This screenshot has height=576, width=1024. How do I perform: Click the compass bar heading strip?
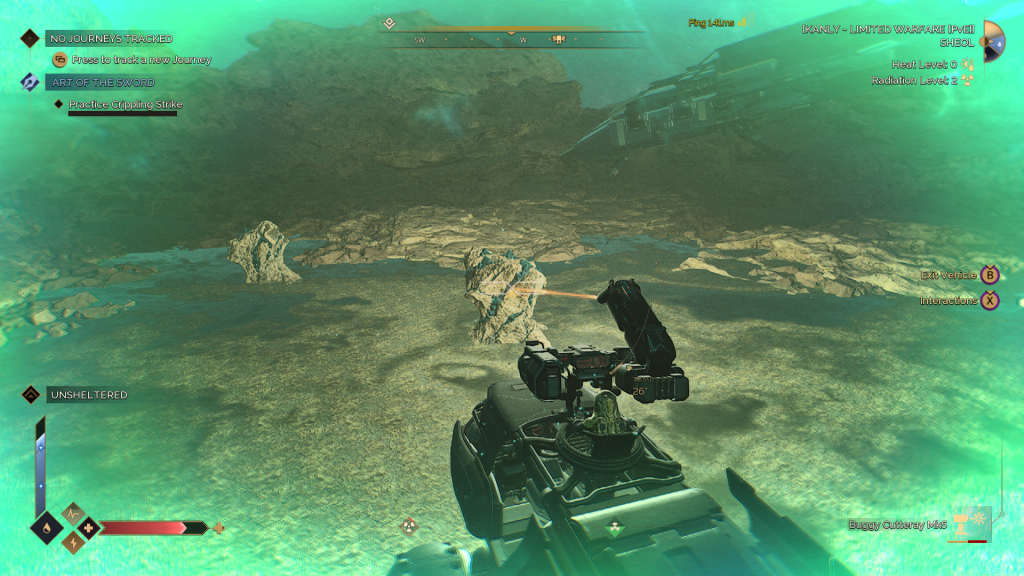(516, 40)
